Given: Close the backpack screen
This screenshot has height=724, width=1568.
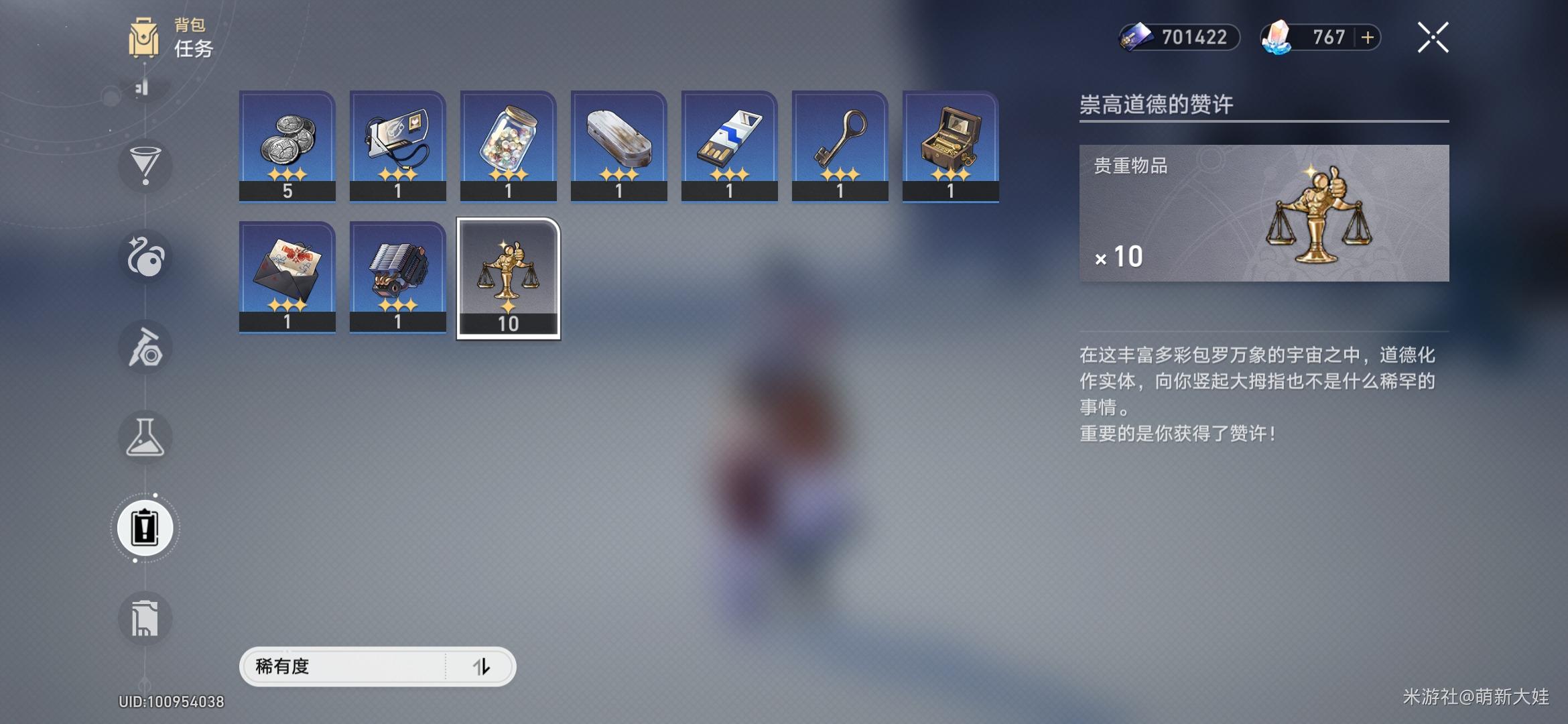Looking at the screenshot, I should pyautogui.click(x=1433, y=38).
